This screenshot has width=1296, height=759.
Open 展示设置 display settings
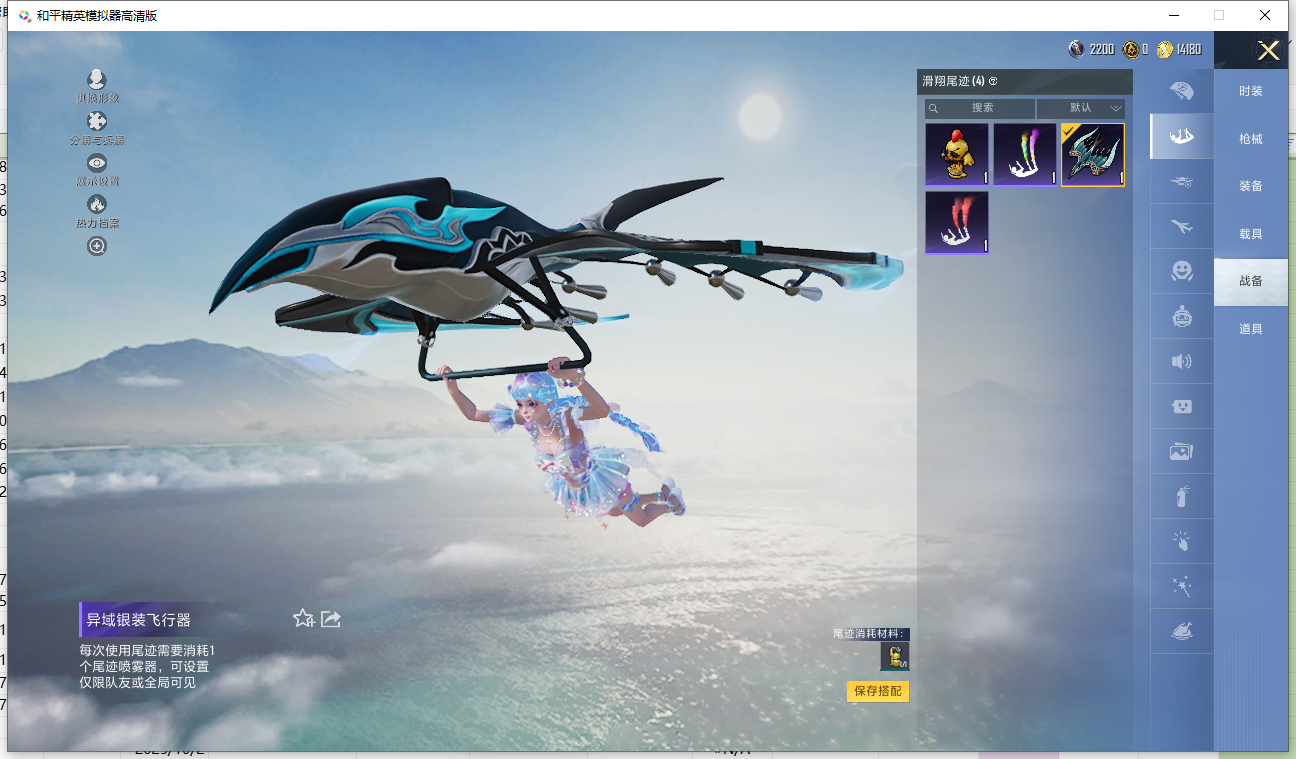[x=97, y=170]
